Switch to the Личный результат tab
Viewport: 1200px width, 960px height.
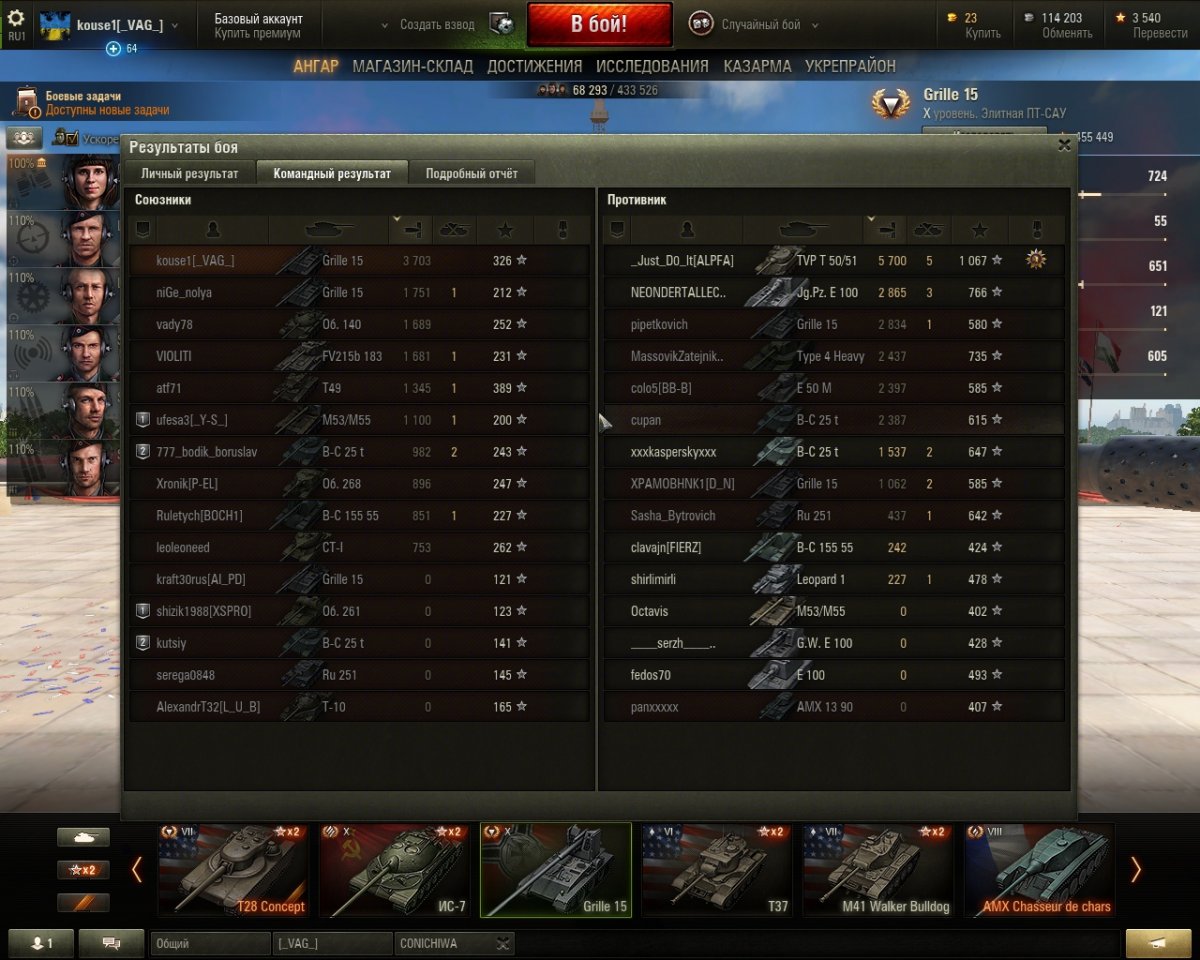(189, 173)
